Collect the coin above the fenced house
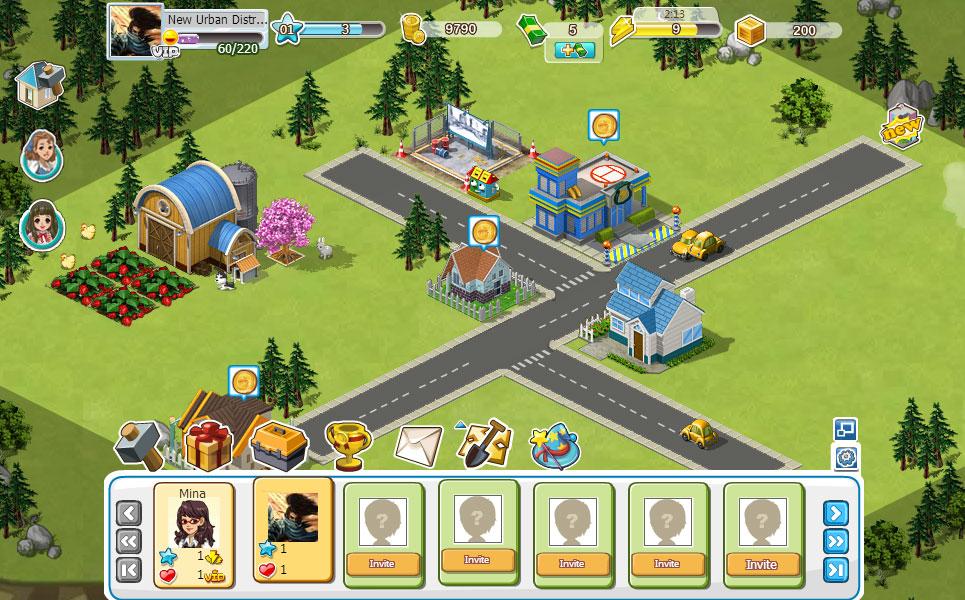The image size is (965, 600). tap(483, 231)
